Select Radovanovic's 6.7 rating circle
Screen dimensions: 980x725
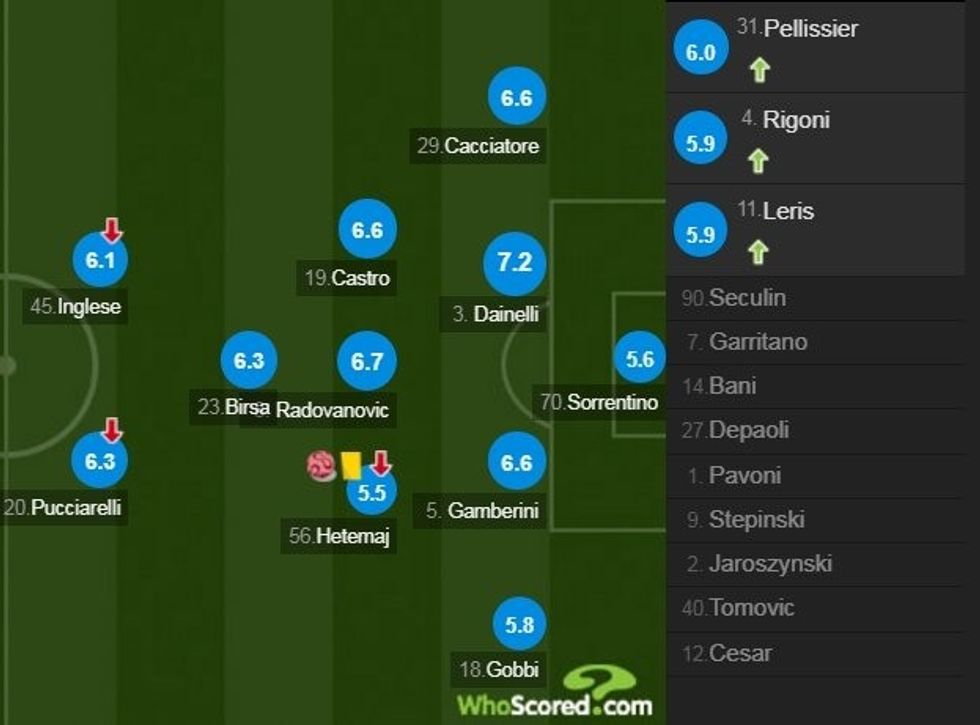click(367, 362)
